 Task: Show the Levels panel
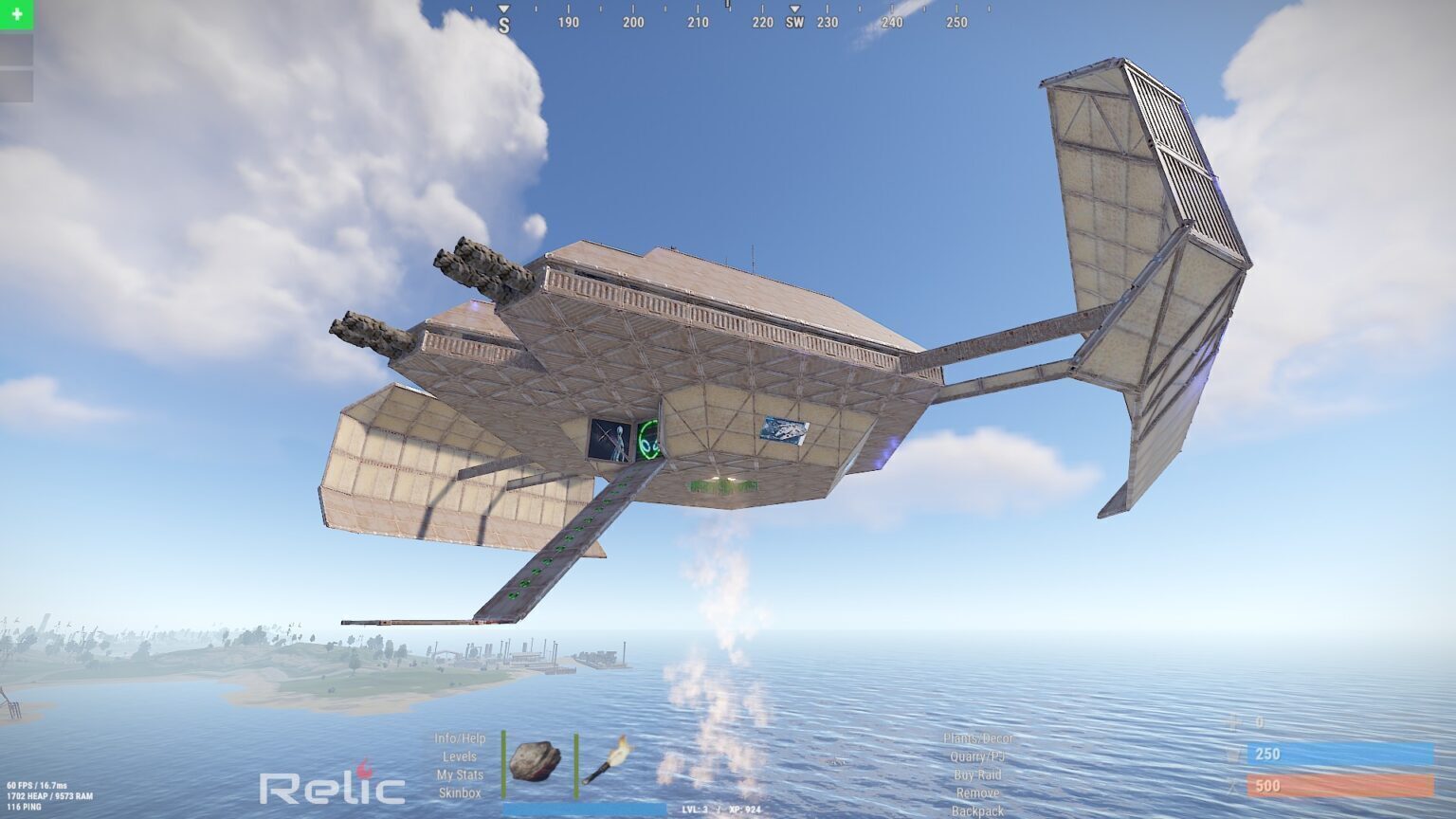coord(460,756)
